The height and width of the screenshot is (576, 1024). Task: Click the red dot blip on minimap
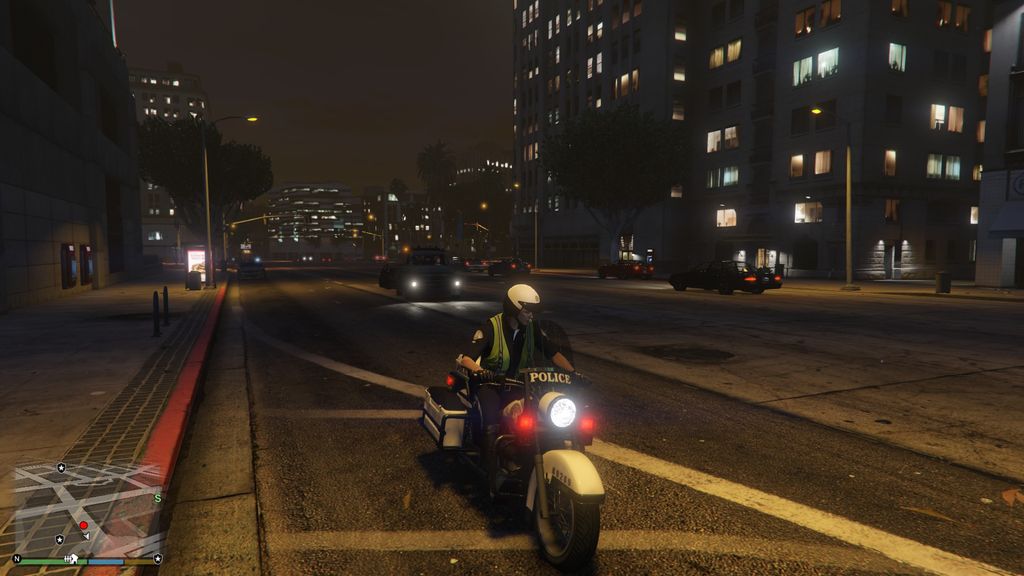pos(83,525)
